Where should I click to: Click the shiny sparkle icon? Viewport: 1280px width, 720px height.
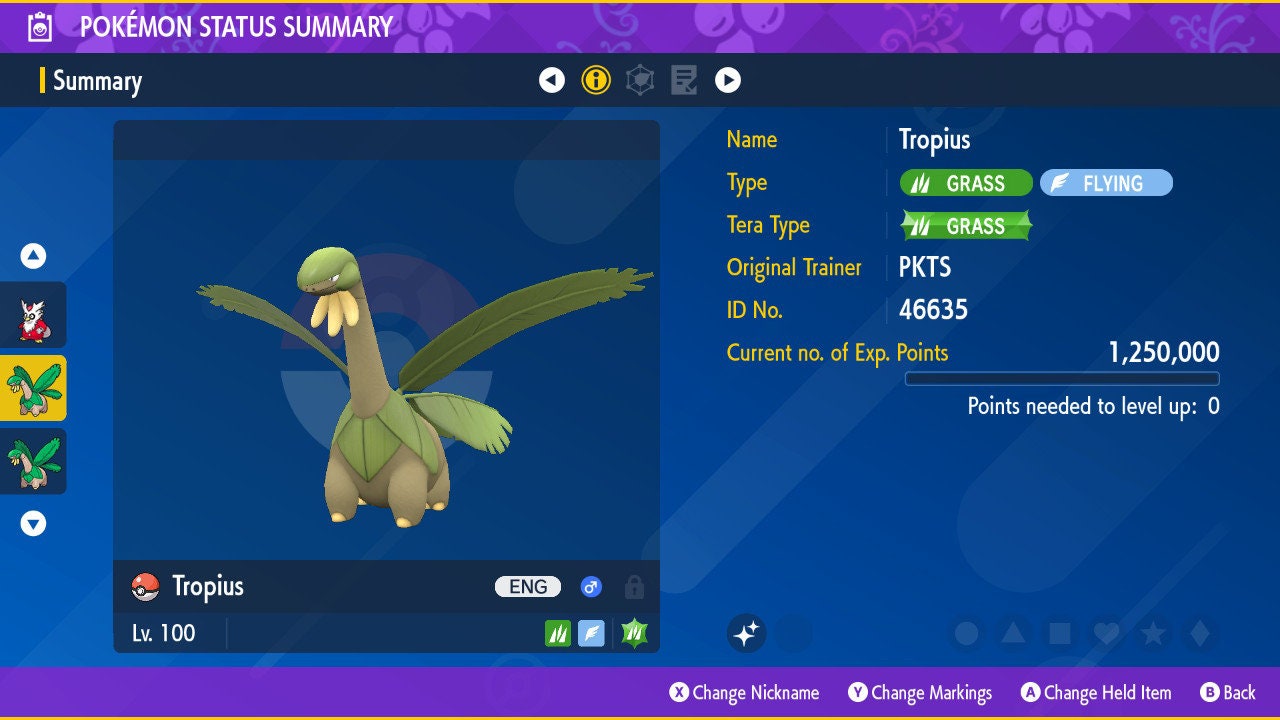click(x=746, y=633)
